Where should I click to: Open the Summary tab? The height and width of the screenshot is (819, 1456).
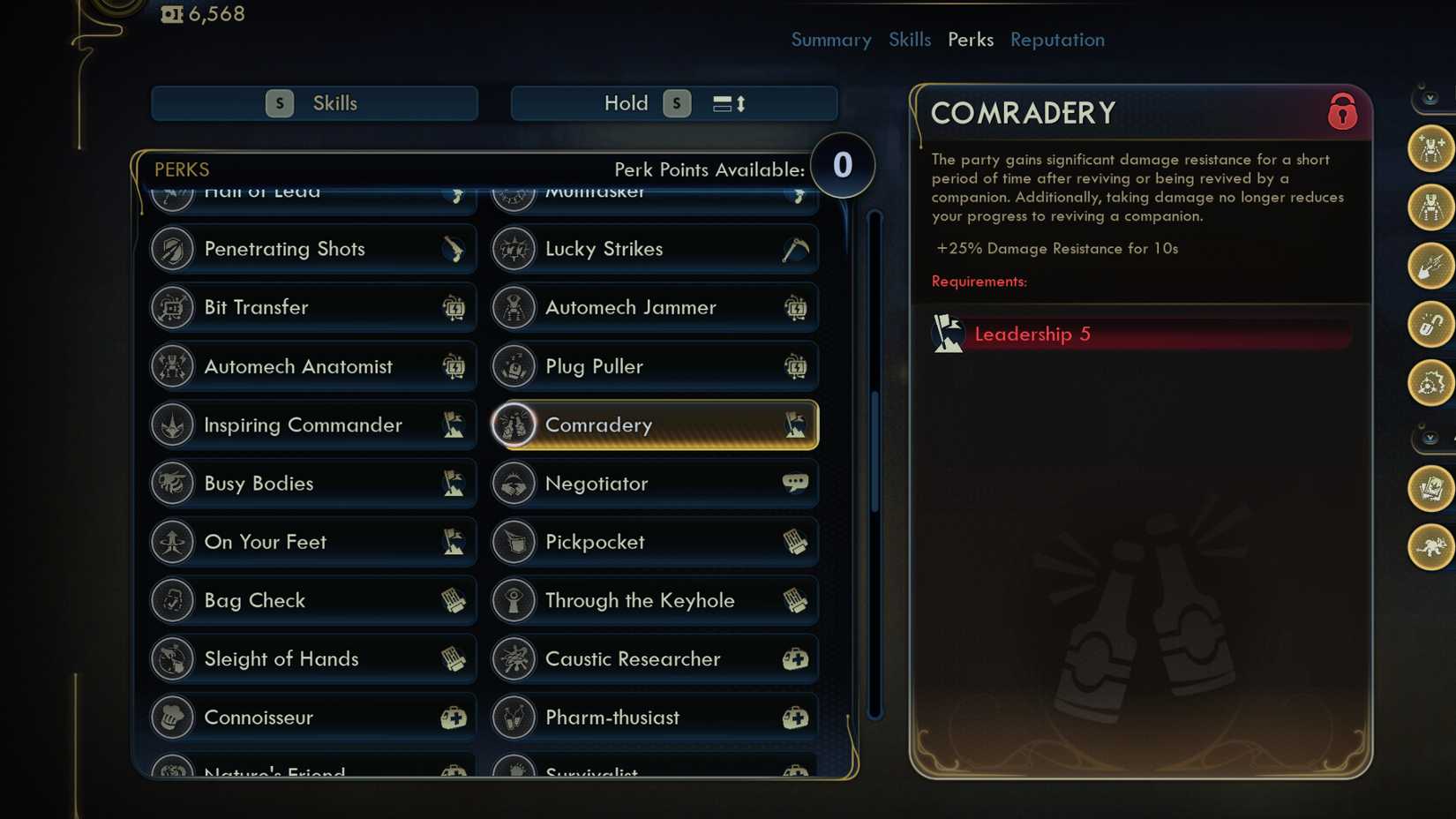coord(830,40)
